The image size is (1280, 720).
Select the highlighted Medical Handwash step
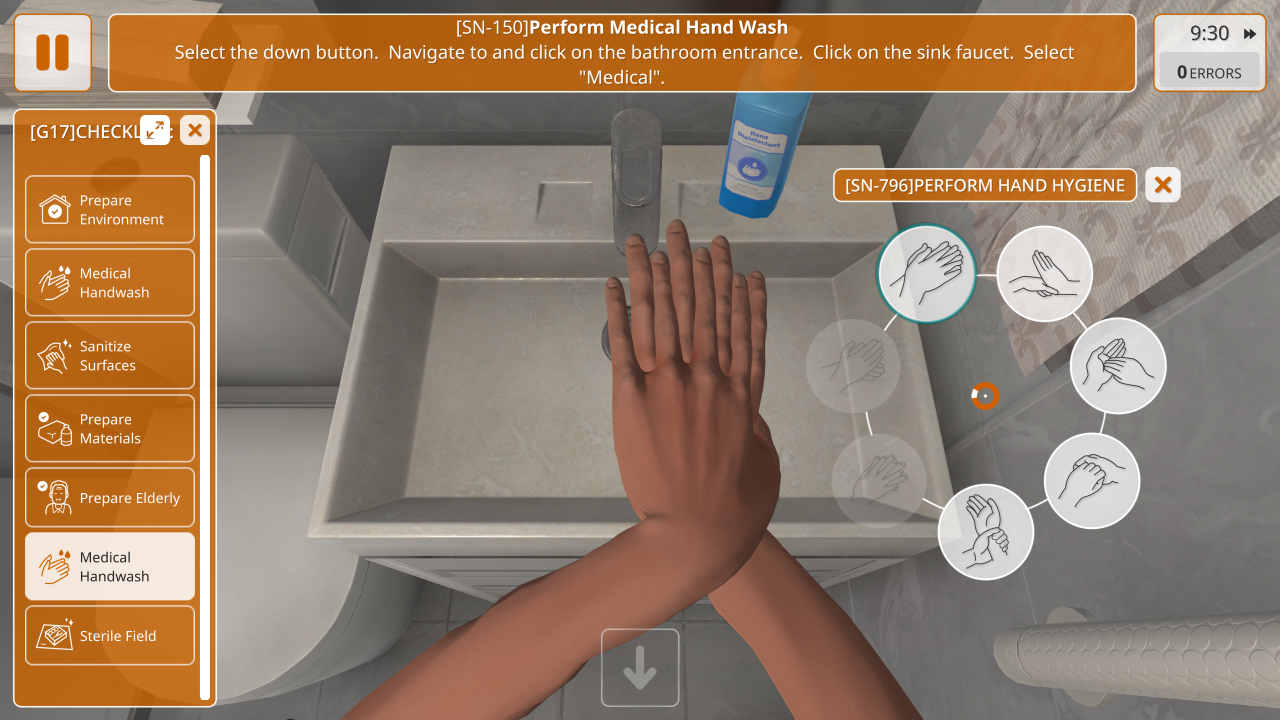pyautogui.click(x=110, y=566)
